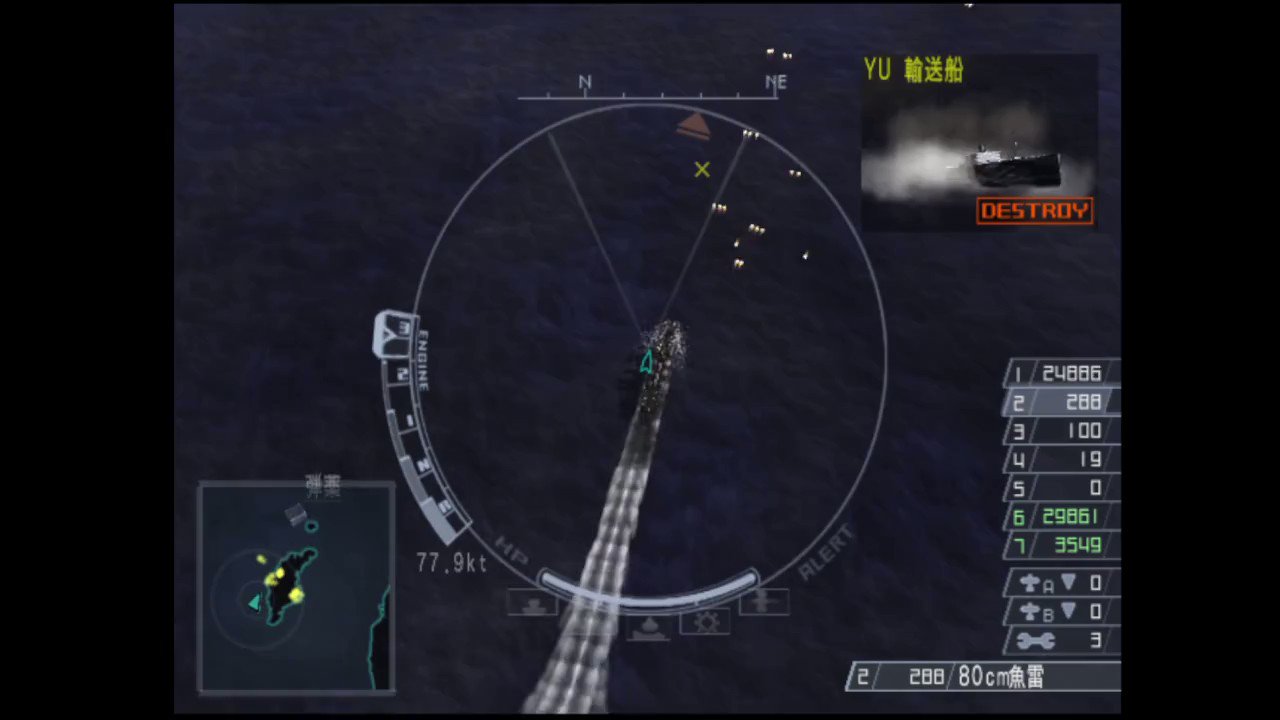This screenshot has height=720, width=1280.
Task: Select the gear-shaped engine systems icon
Action: pyautogui.click(x=705, y=622)
